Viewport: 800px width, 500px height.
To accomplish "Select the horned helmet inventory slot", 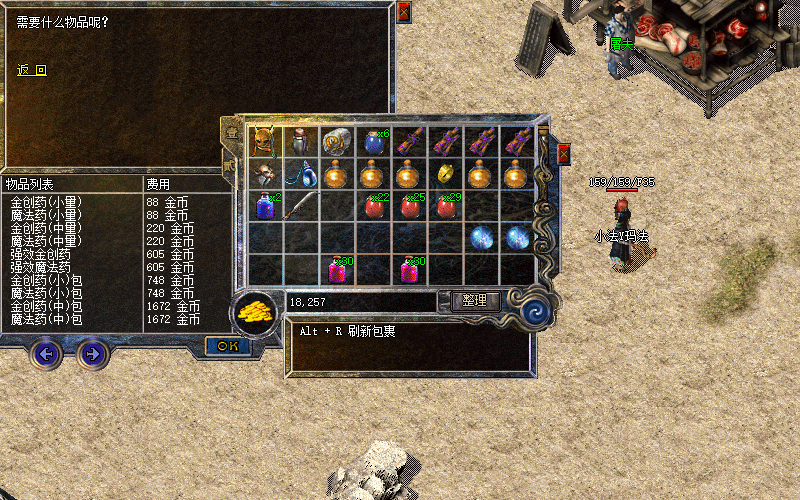I will 265,140.
